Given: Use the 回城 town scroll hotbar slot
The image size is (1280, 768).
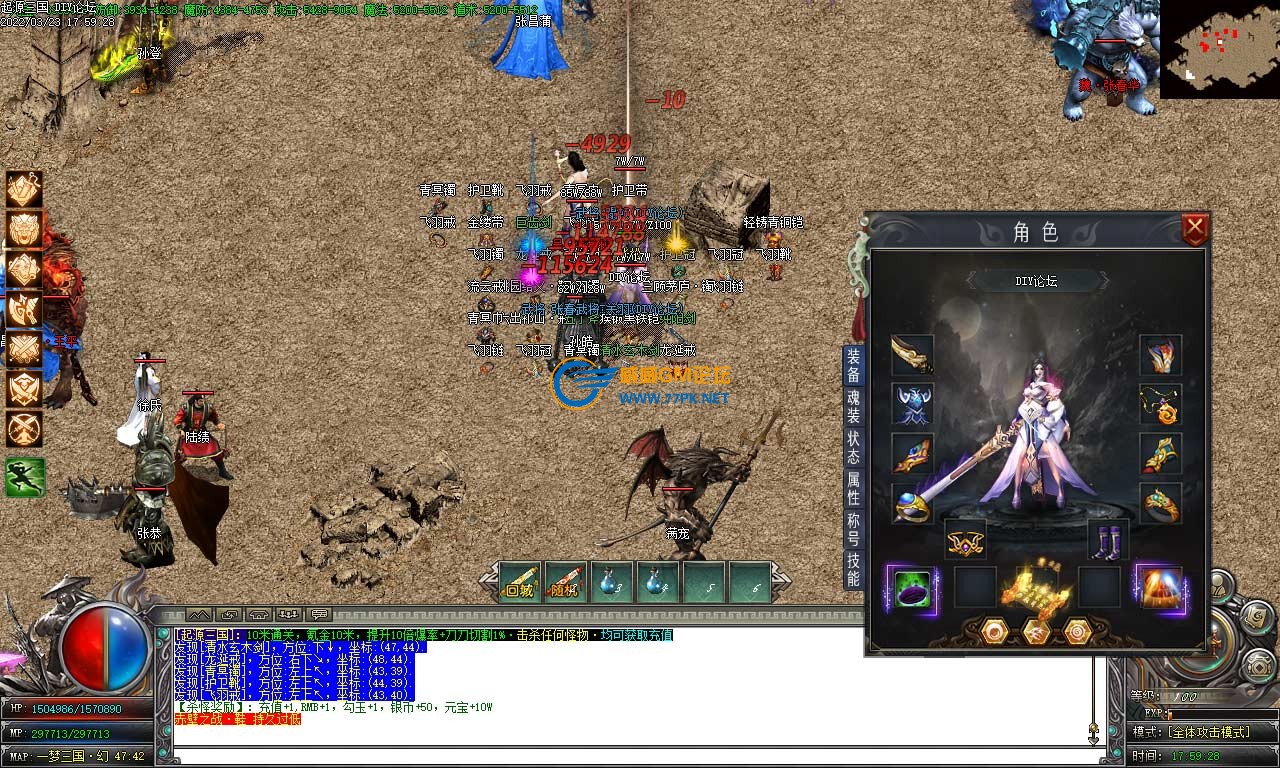Looking at the screenshot, I should coord(520,583).
